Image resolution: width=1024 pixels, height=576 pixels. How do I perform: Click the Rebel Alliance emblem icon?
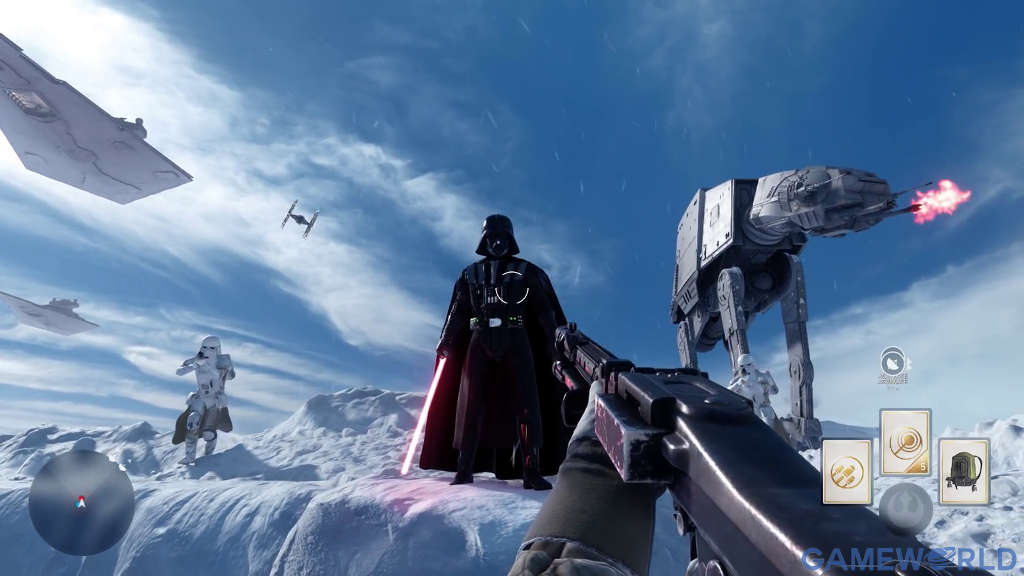click(x=905, y=508)
